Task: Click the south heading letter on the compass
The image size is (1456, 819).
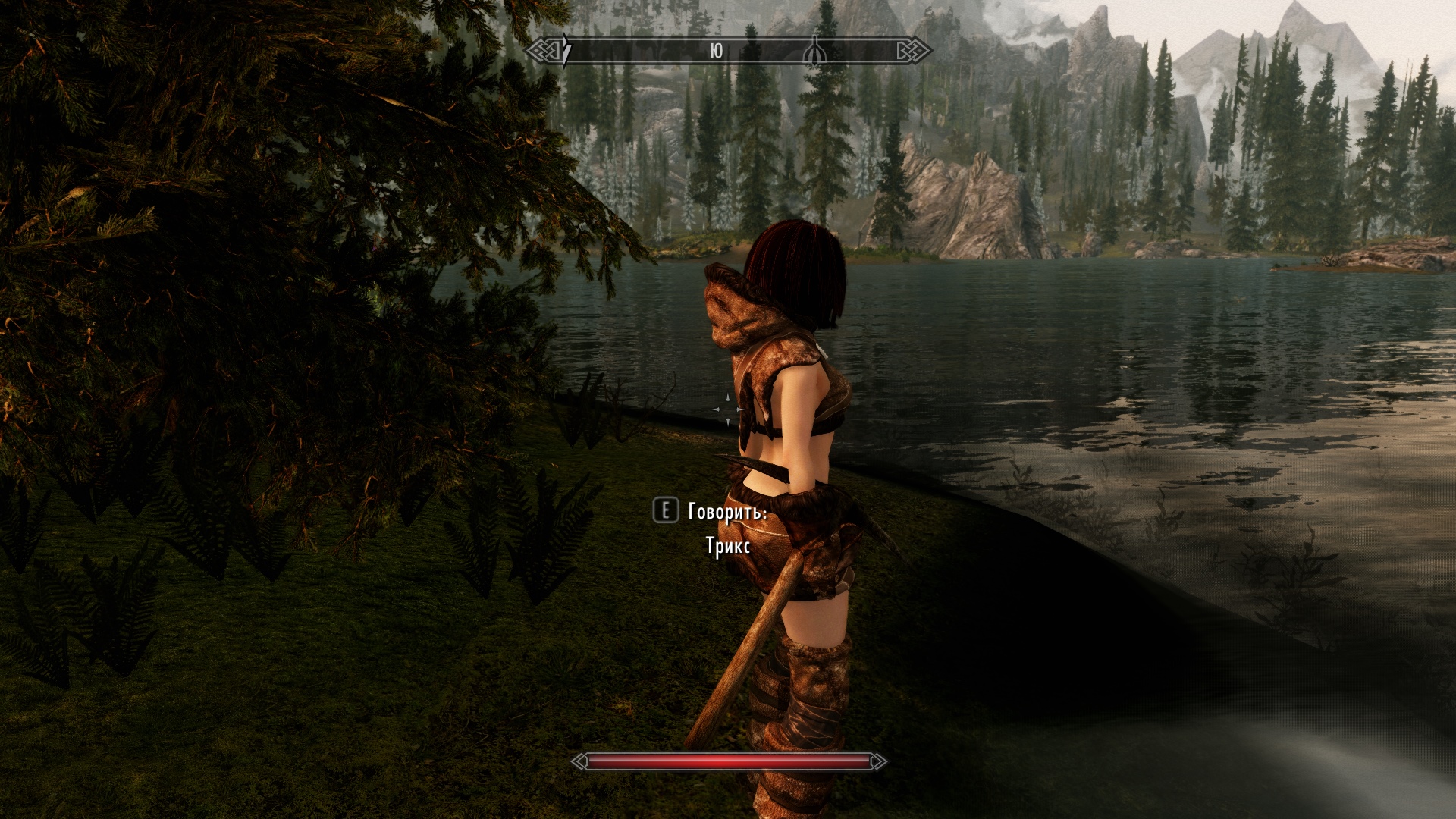Action: click(716, 51)
